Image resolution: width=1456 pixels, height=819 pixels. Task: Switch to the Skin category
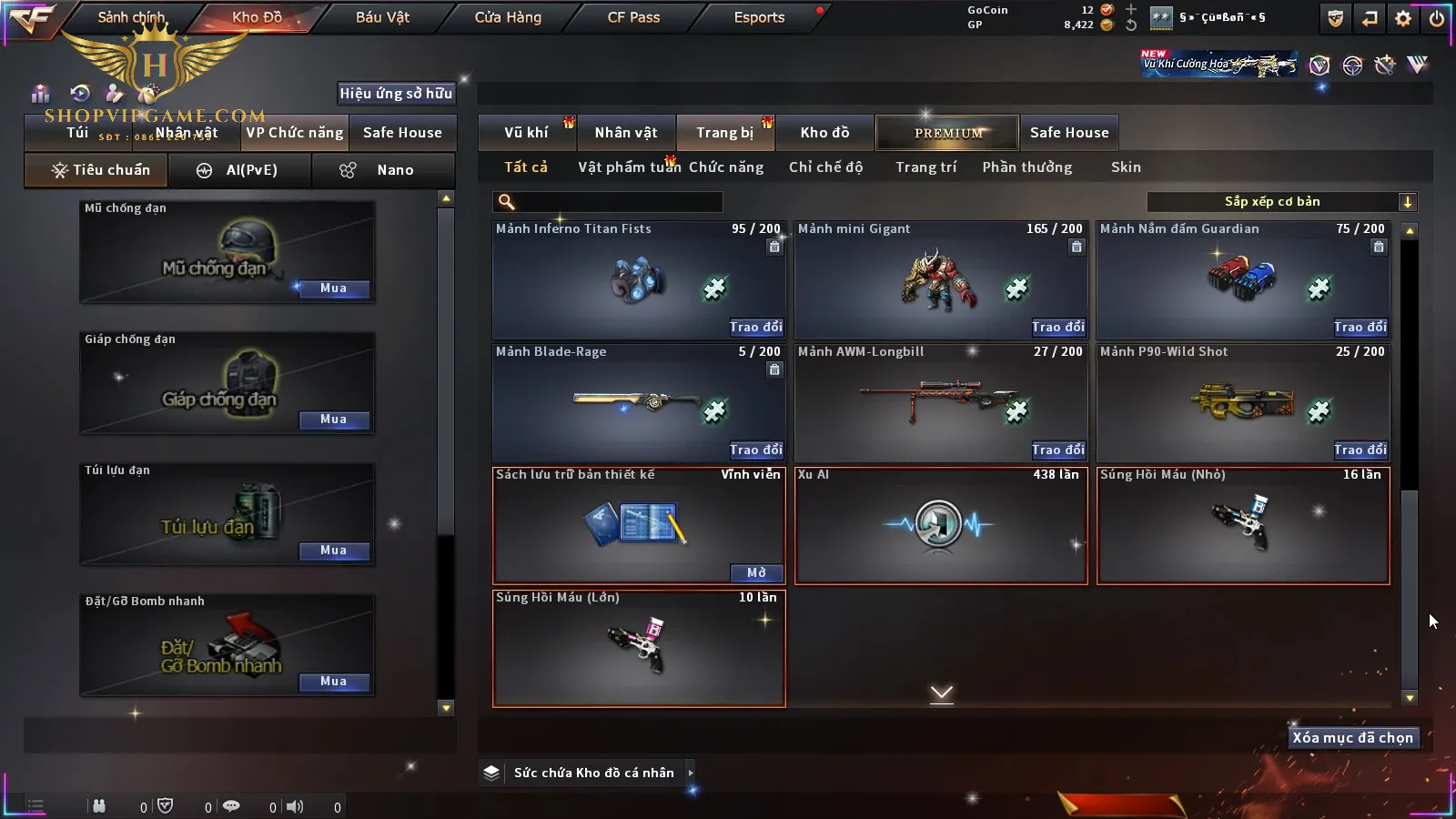1126,167
